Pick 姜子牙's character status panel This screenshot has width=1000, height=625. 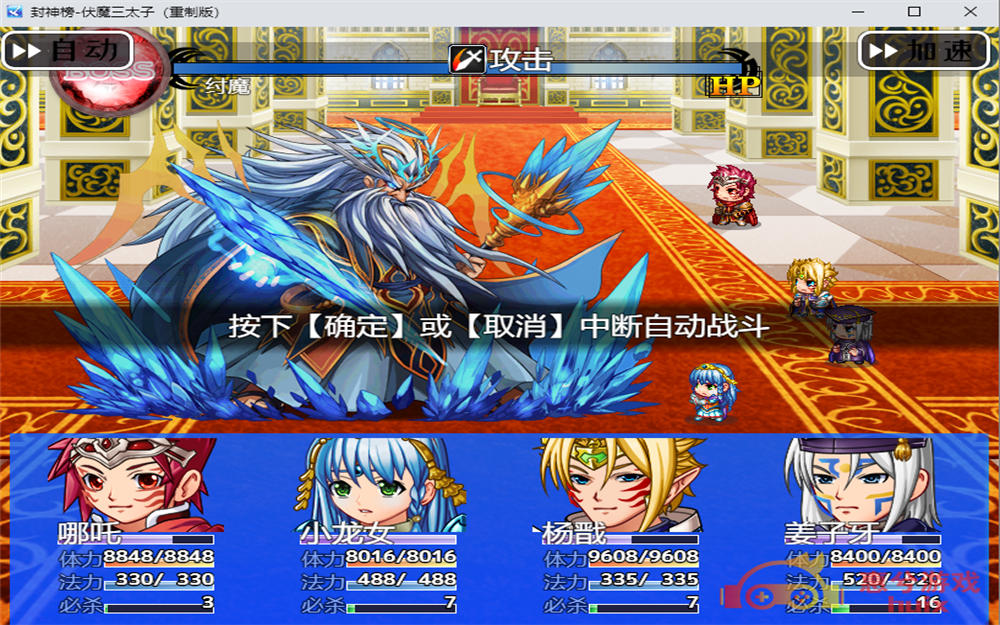(x=862, y=526)
